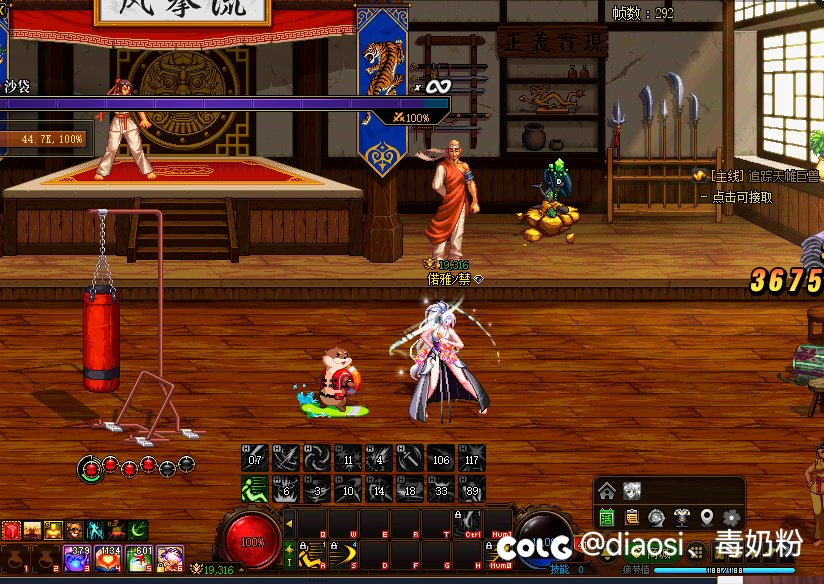
Task: Open the home icon in the menu panel
Action: tap(606, 490)
